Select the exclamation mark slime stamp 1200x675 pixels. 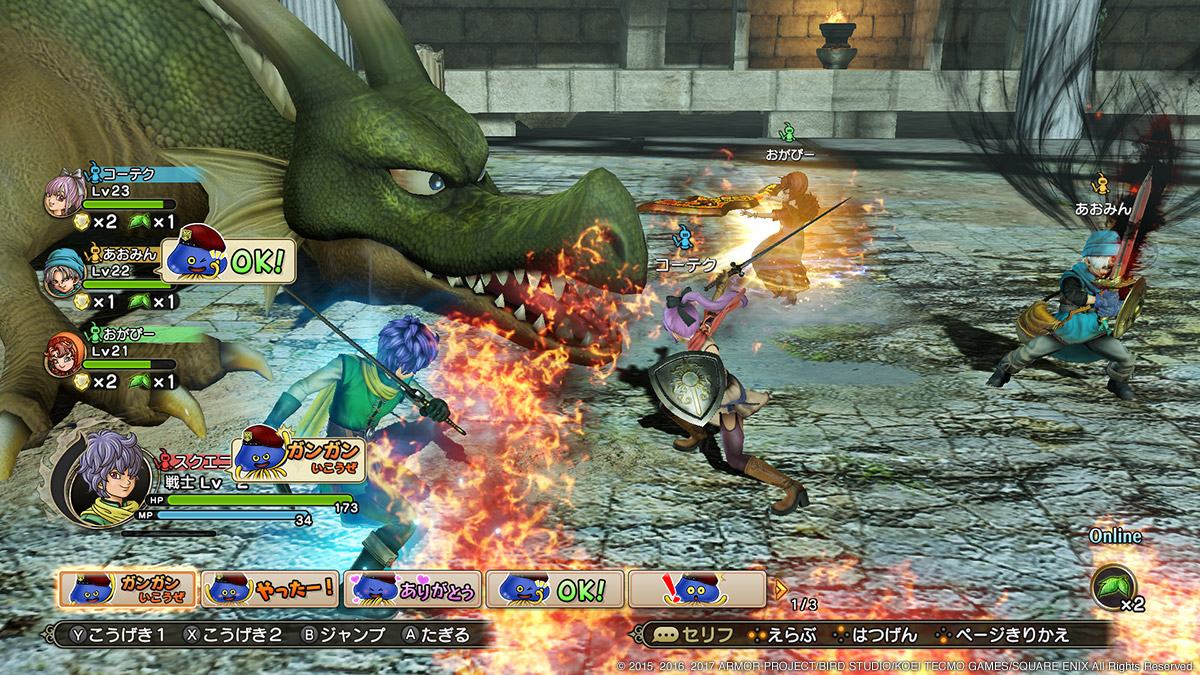tap(698, 590)
